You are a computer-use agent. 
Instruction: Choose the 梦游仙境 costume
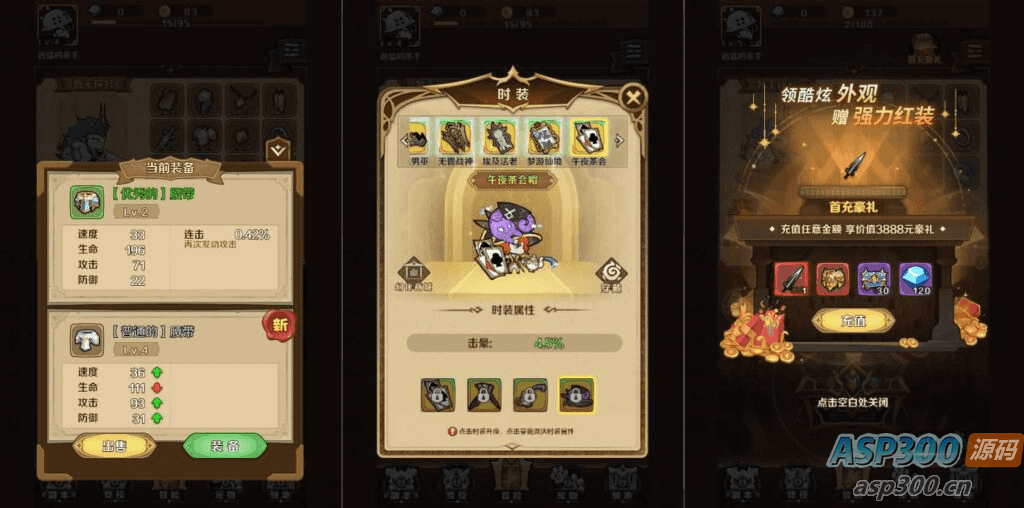coord(546,140)
